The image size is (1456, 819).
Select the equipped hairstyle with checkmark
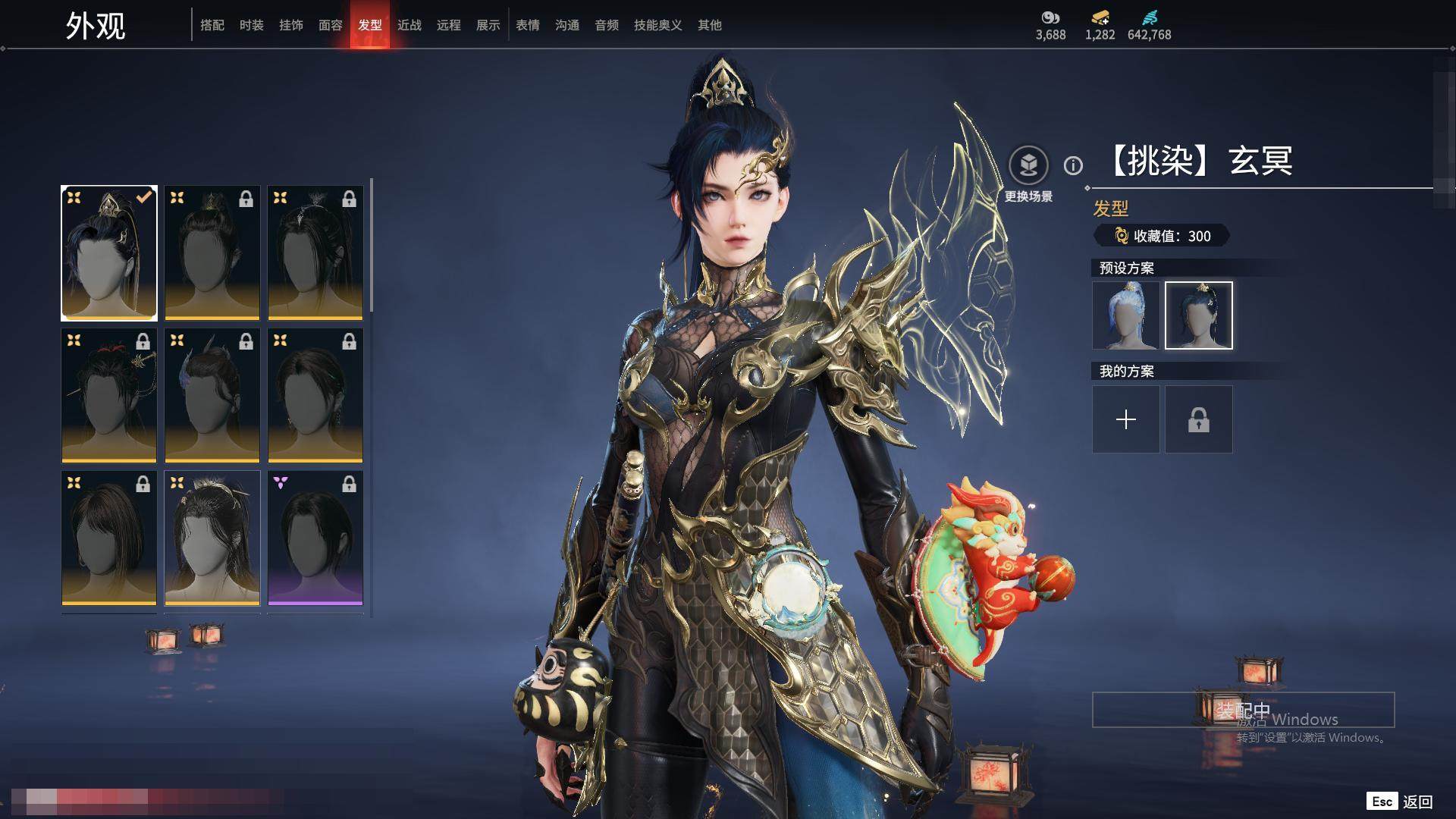tap(109, 253)
